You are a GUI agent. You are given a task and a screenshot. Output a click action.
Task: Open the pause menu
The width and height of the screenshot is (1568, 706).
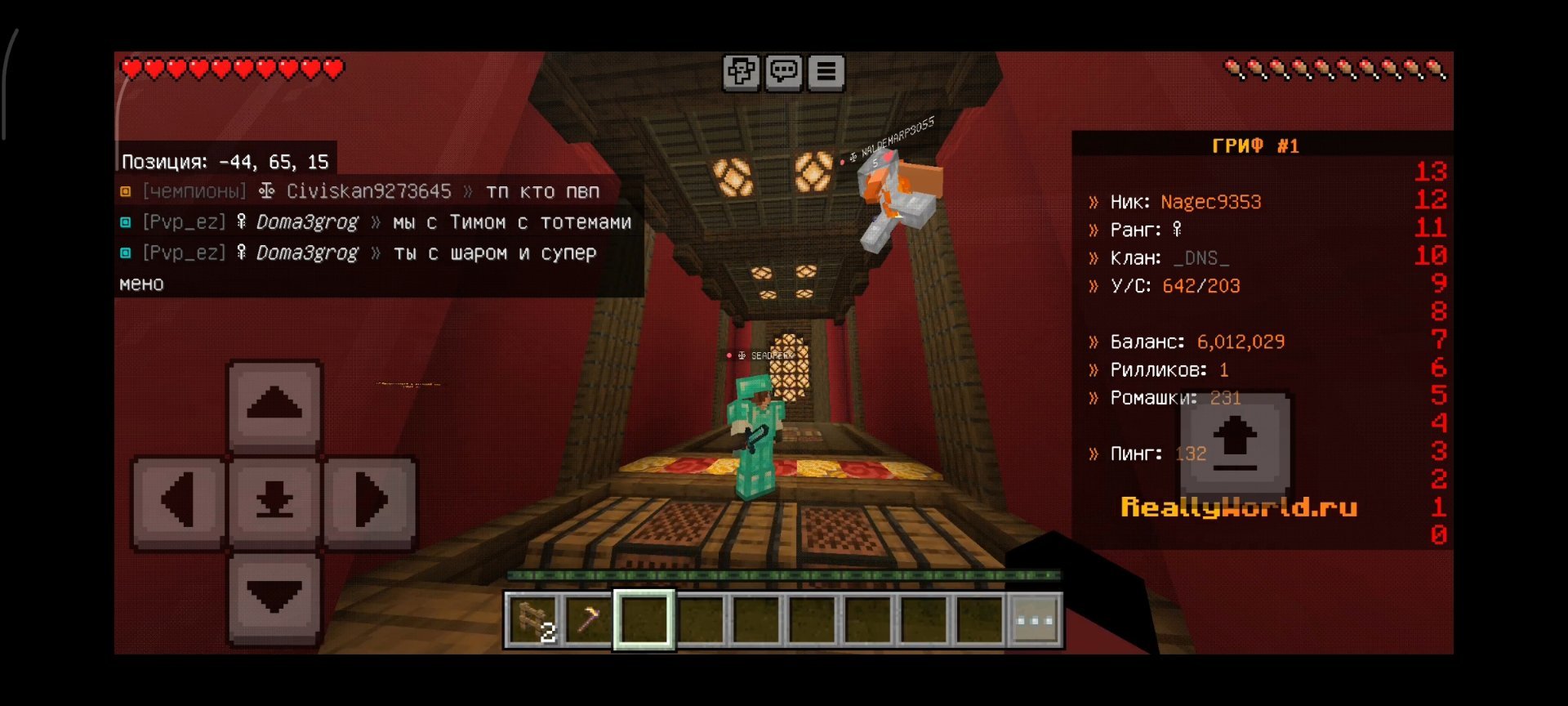point(826,72)
